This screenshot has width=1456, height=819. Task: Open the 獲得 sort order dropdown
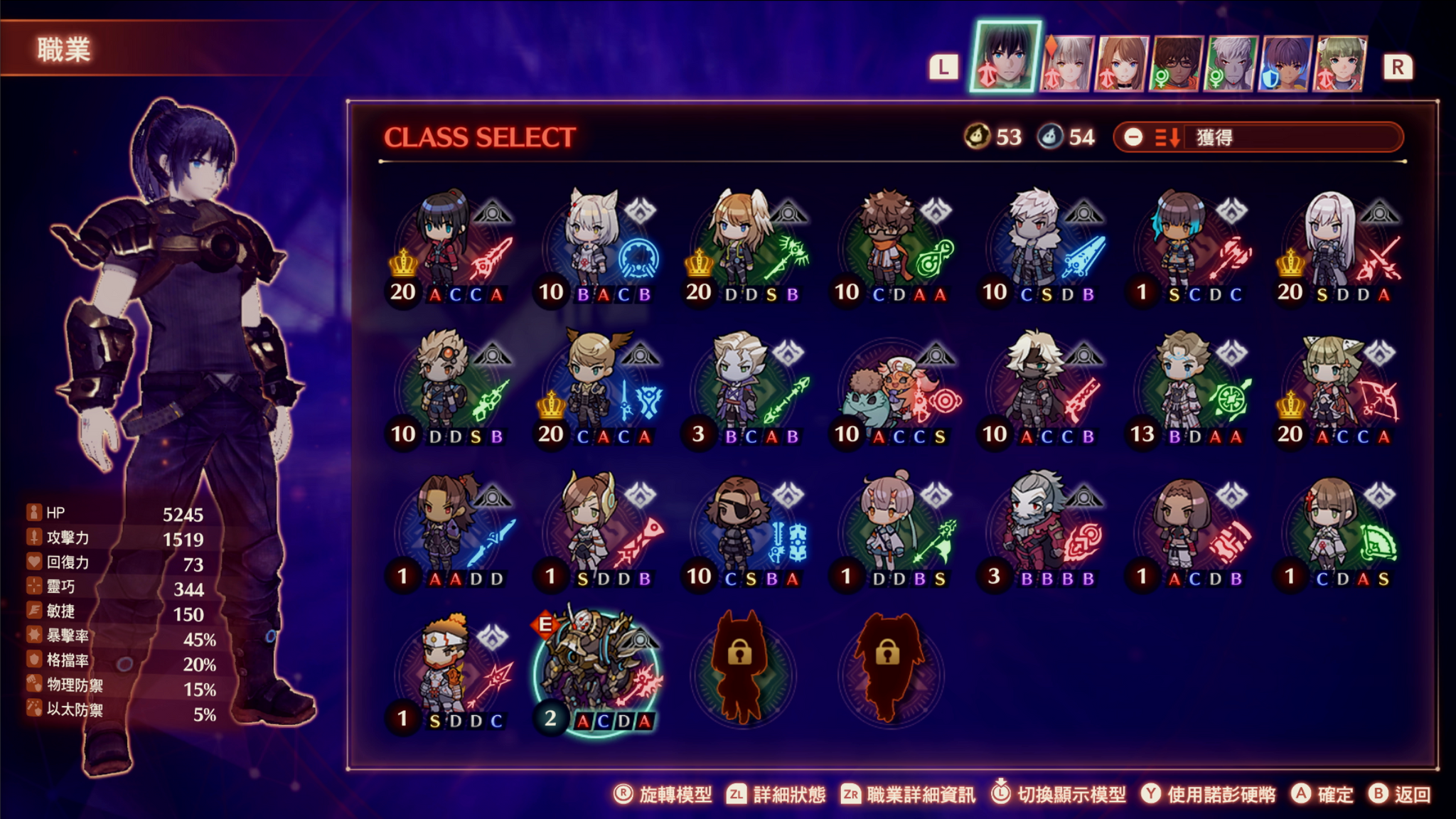point(1258,137)
